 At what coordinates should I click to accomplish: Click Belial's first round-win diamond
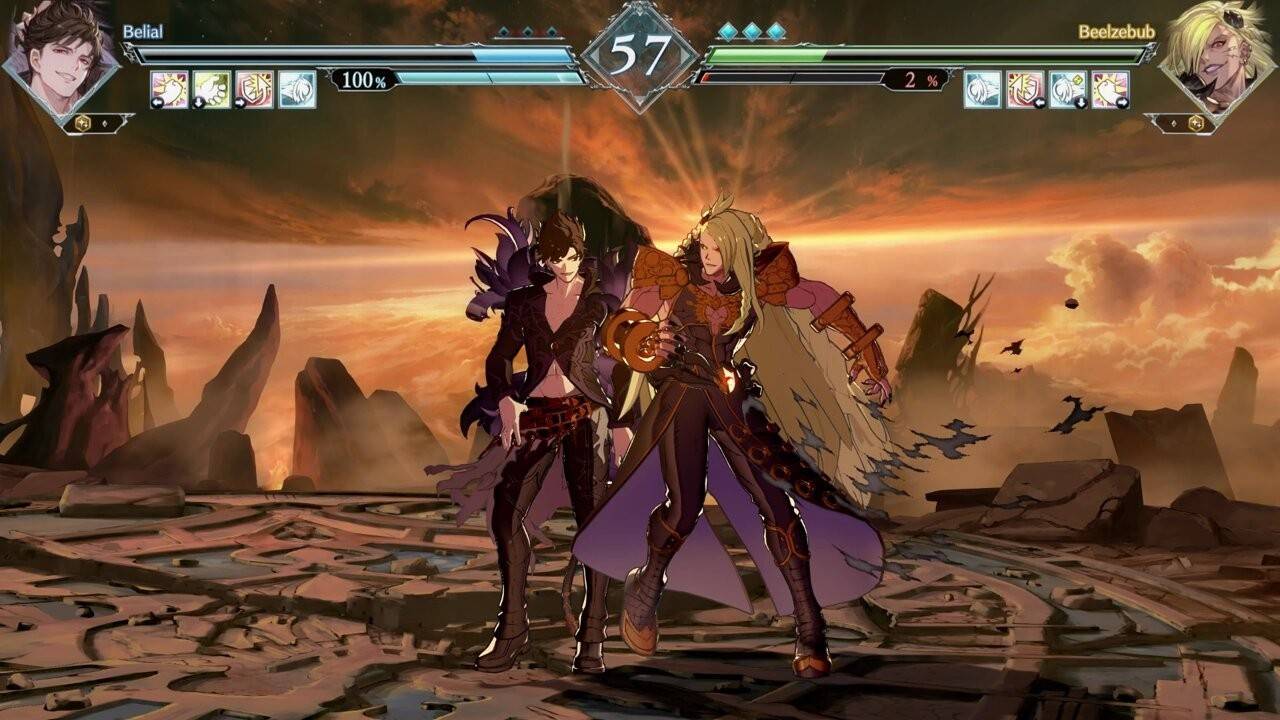point(501,31)
